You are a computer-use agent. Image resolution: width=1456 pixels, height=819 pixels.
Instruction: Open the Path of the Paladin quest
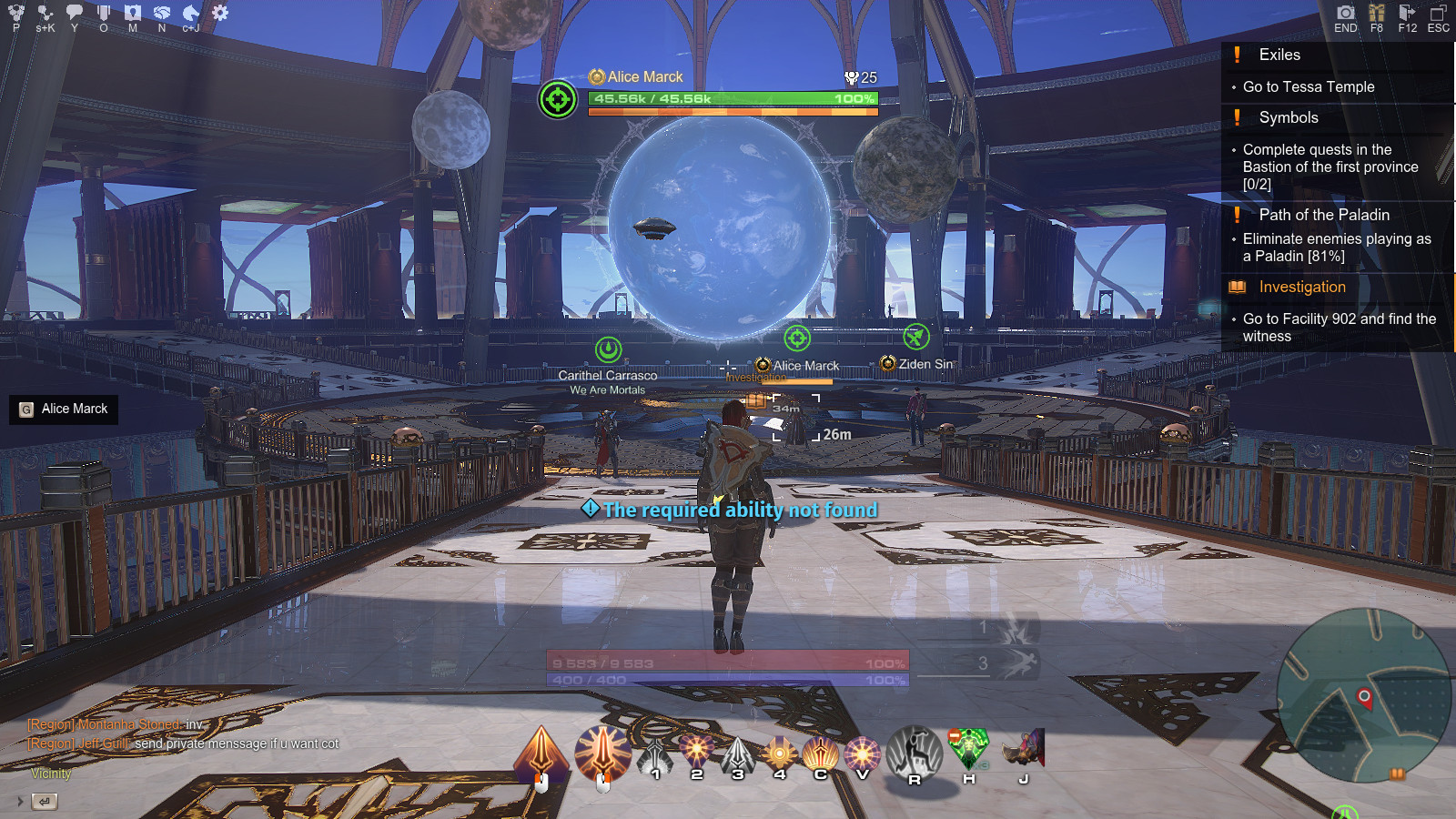click(x=1324, y=215)
